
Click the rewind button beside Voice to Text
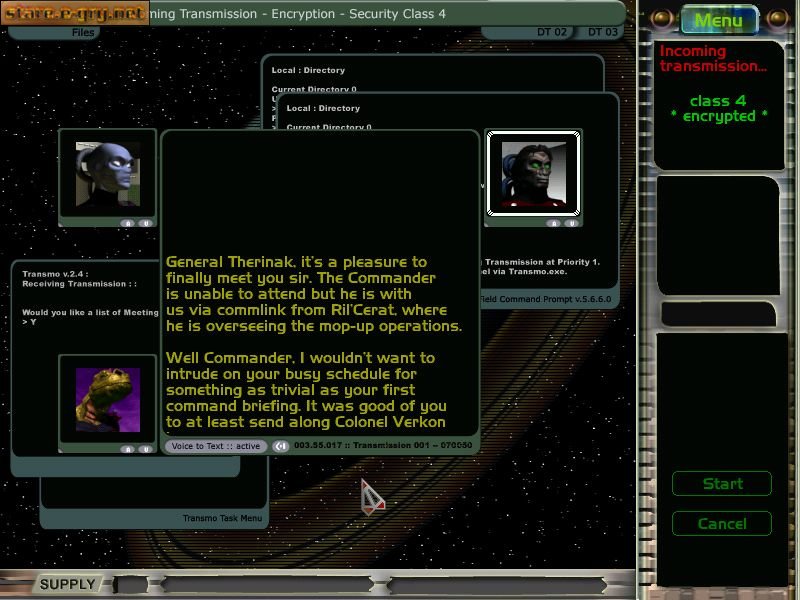[x=281, y=446]
